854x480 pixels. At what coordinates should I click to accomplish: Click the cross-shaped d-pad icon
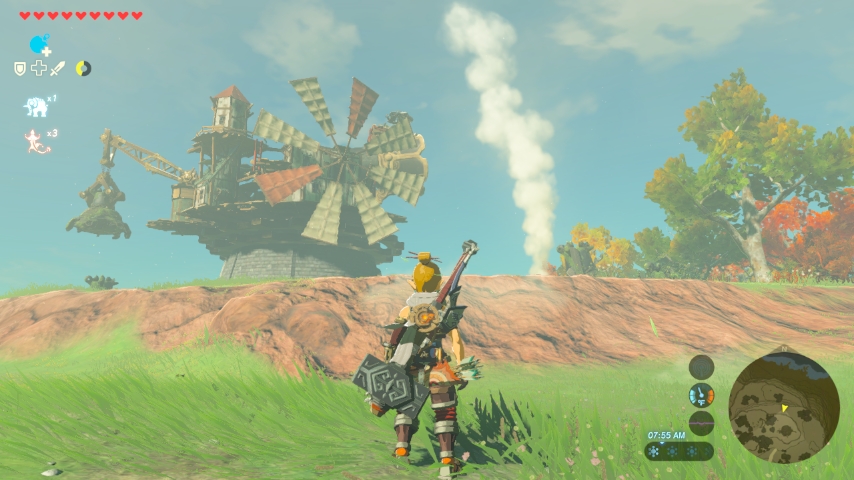point(38,68)
